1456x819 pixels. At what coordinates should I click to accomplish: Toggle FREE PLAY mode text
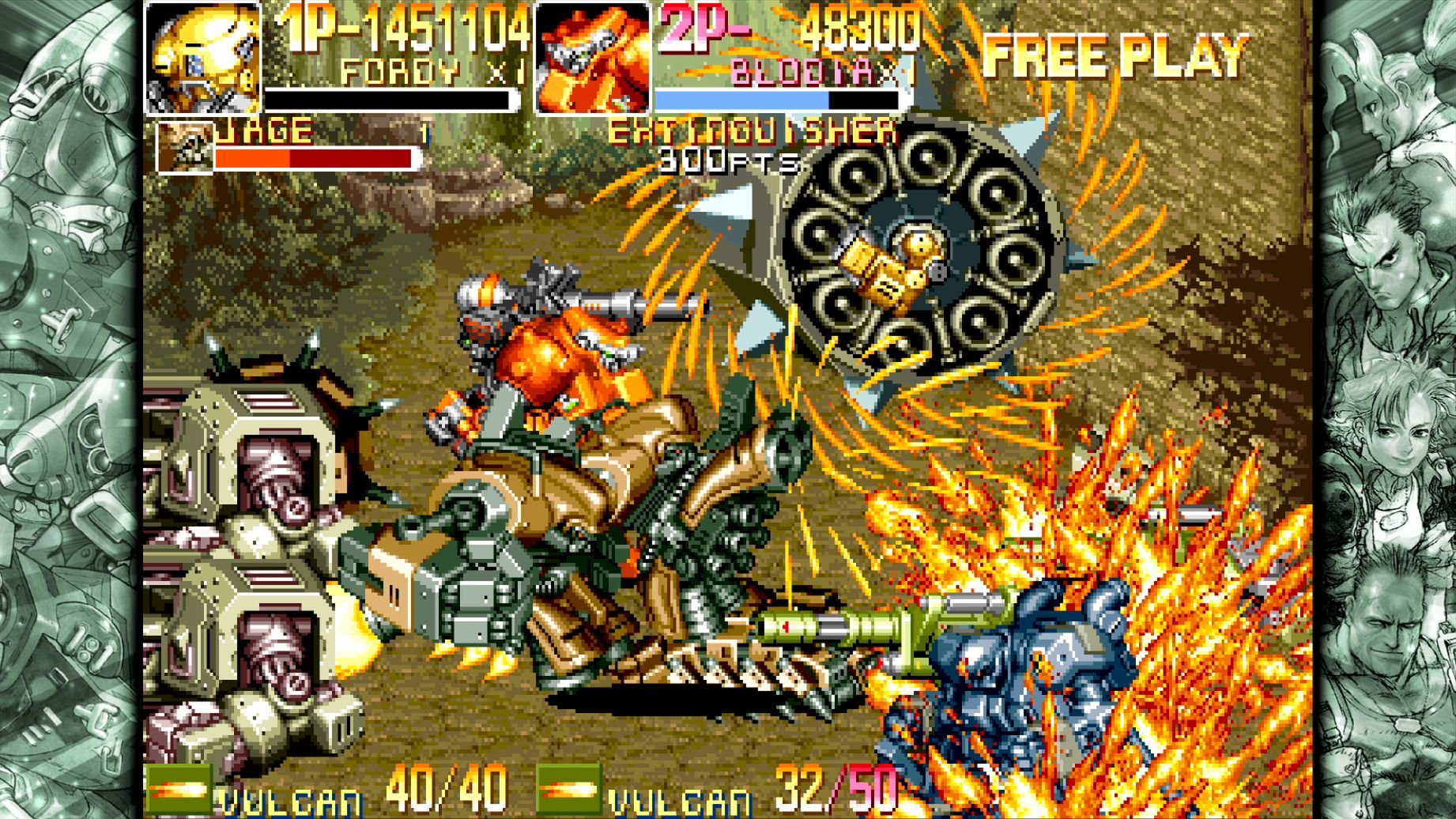pos(1115,55)
